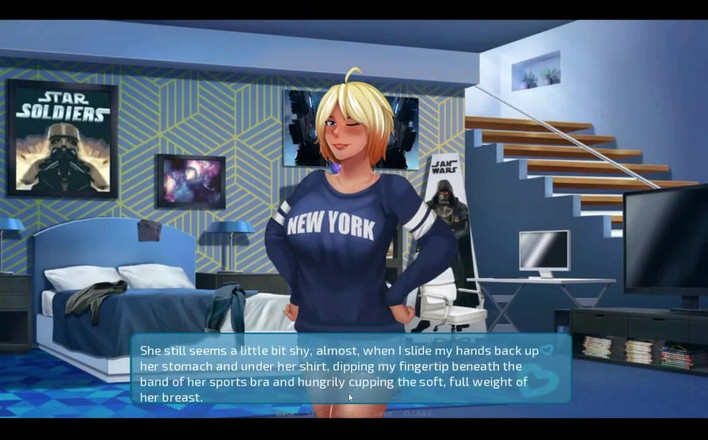The image size is (708, 440).
Task: Click the Q.Load quick menu button
Action: coord(418,413)
